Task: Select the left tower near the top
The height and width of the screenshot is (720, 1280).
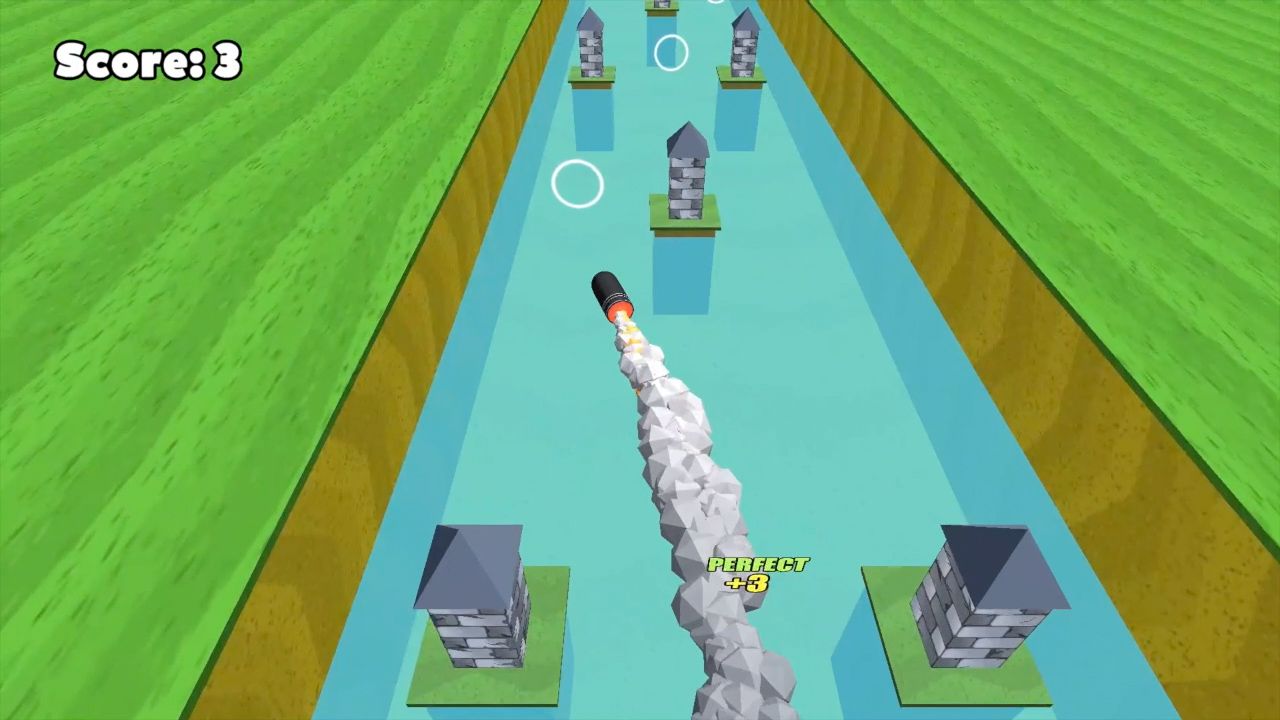Action: click(590, 50)
